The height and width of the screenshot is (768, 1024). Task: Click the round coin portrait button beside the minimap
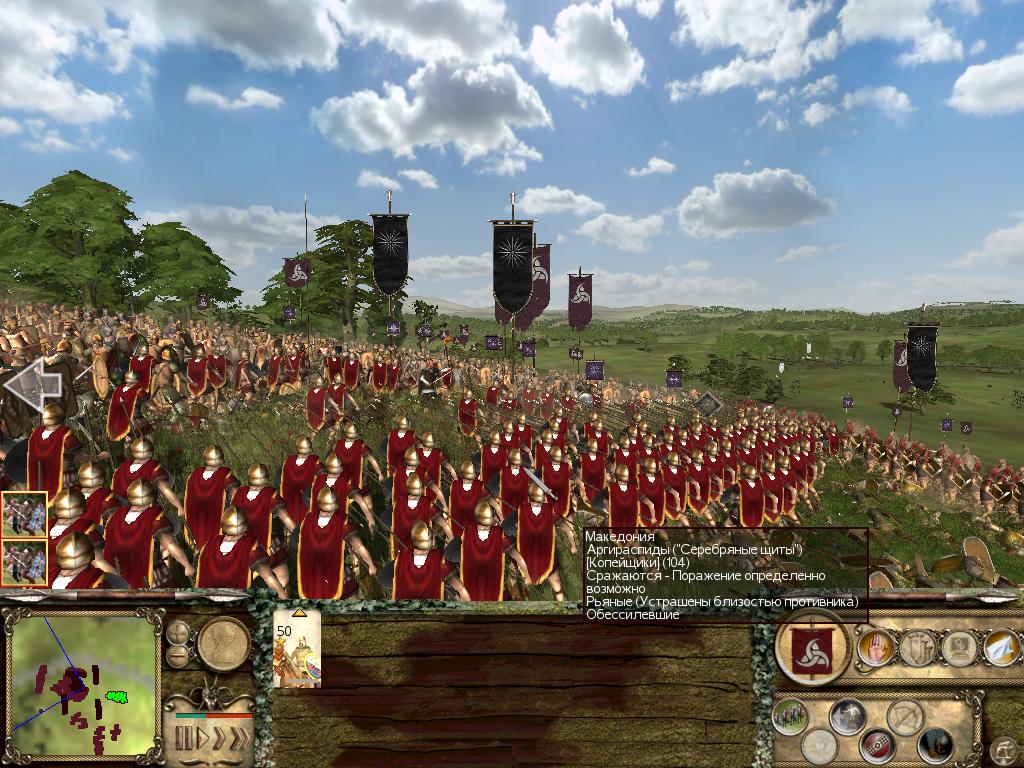pos(223,644)
